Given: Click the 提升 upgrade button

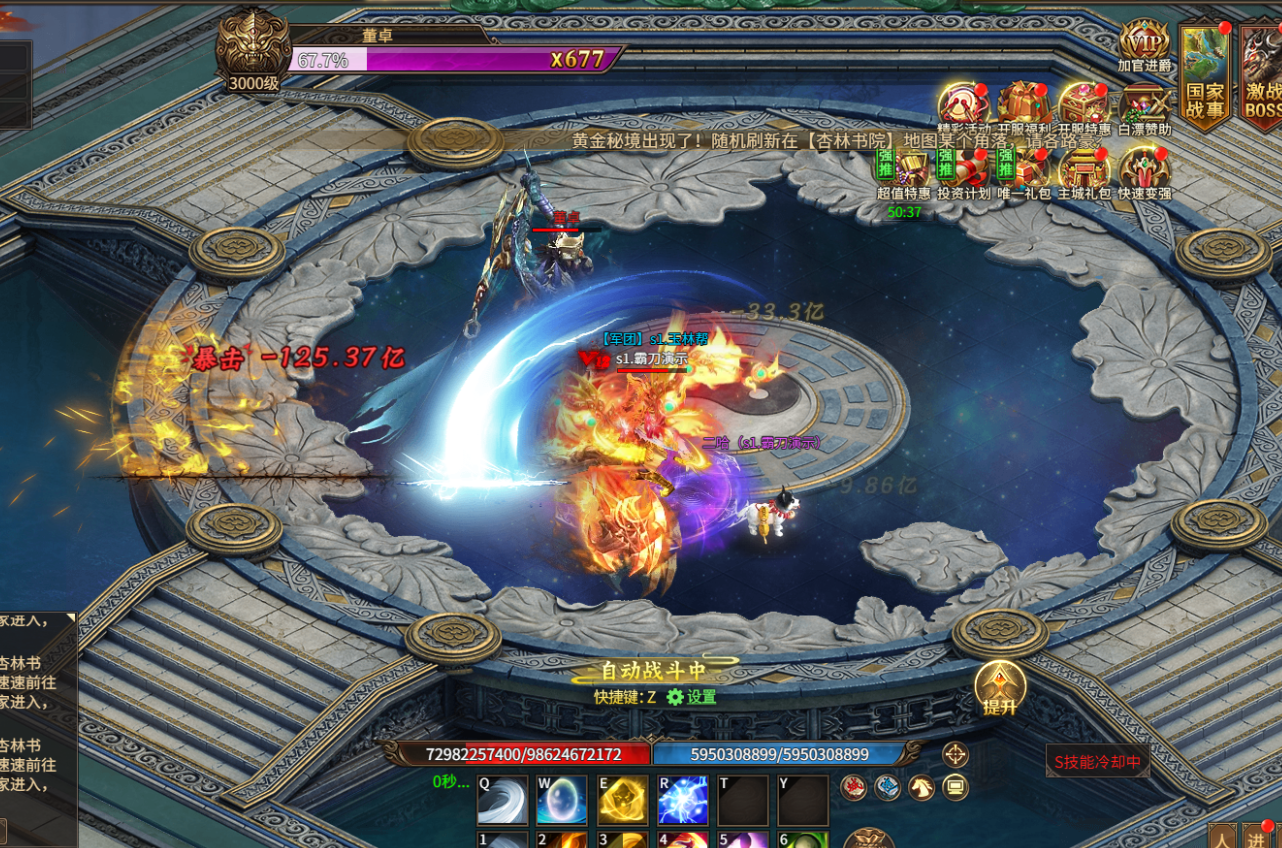Looking at the screenshot, I should [x=1000, y=688].
